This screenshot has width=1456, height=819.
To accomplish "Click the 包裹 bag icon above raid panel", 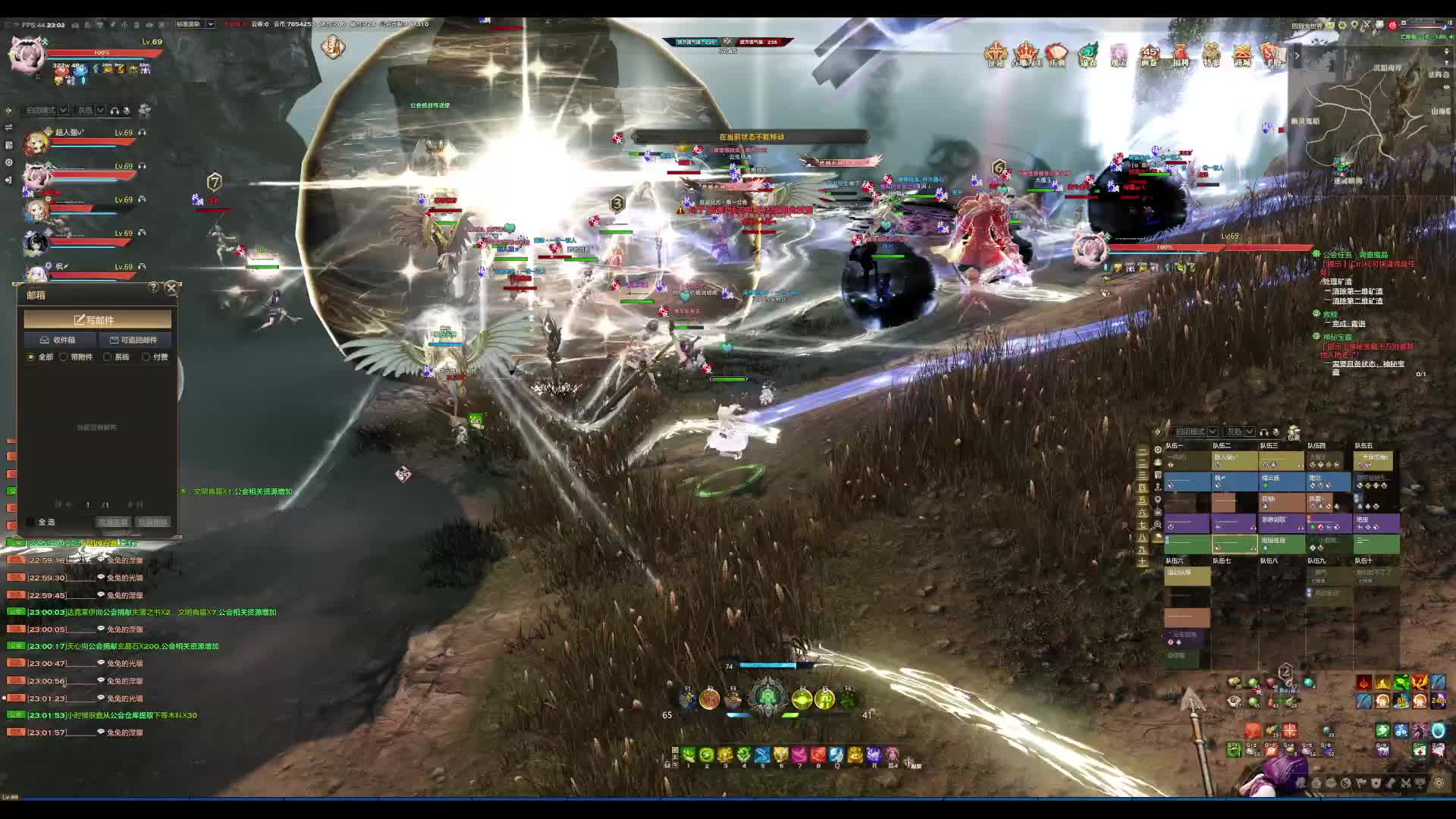I will coord(1294,433).
